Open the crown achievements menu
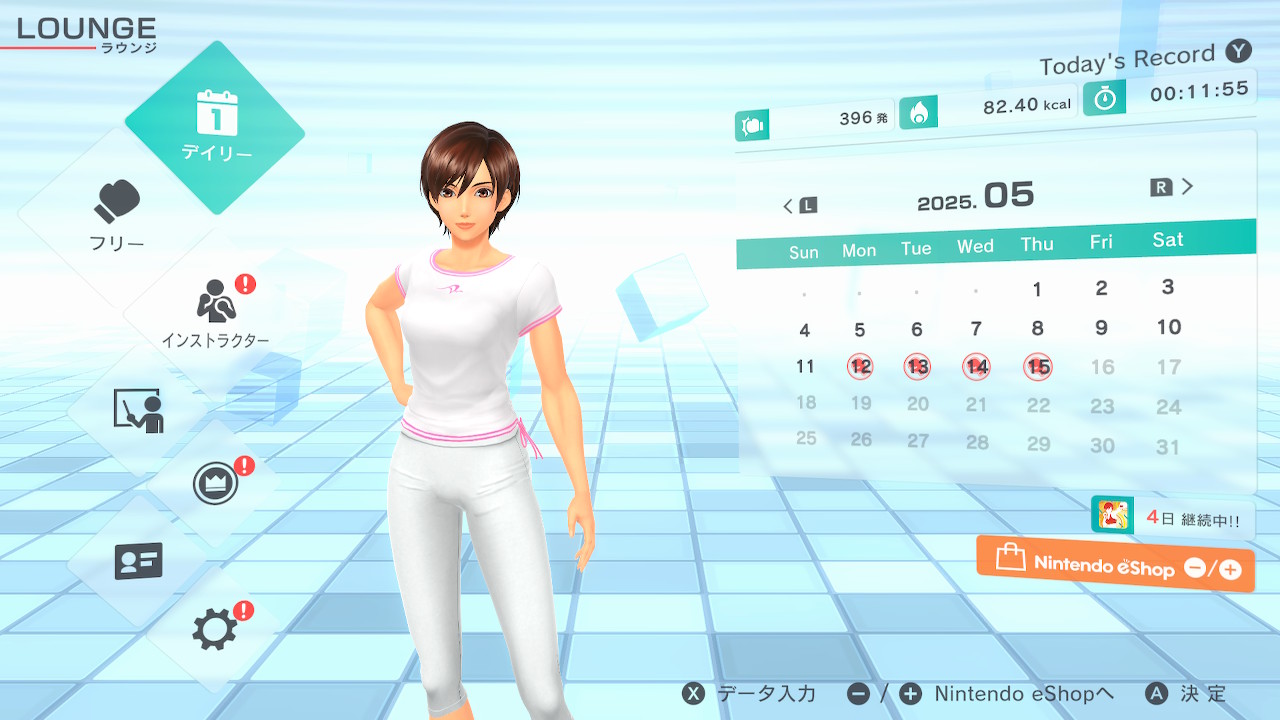 [215, 485]
